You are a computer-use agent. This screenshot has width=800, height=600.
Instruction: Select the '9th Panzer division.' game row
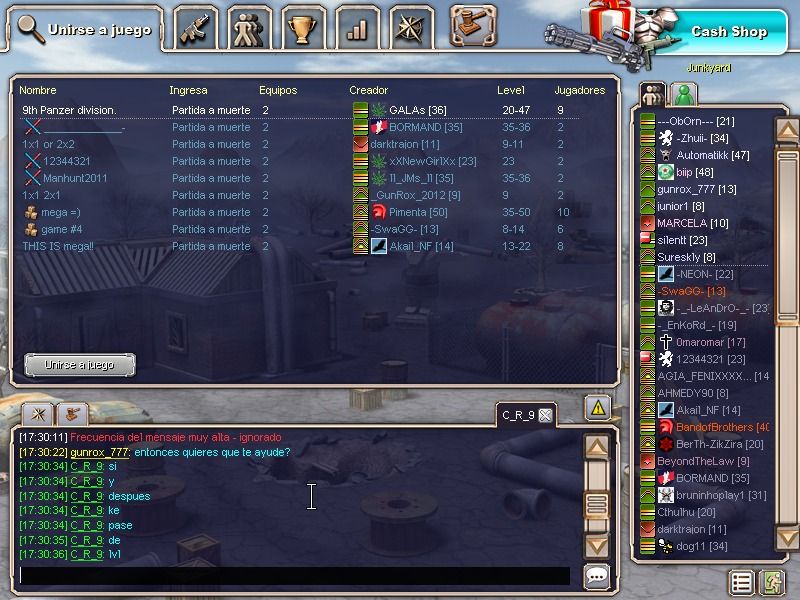point(70,110)
